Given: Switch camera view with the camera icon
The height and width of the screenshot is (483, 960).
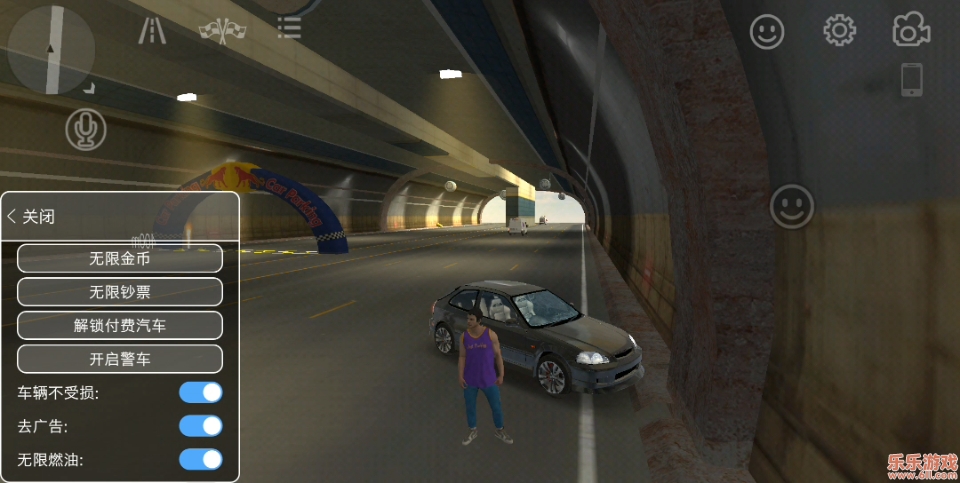Looking at the screenshot, I should 911,31.
